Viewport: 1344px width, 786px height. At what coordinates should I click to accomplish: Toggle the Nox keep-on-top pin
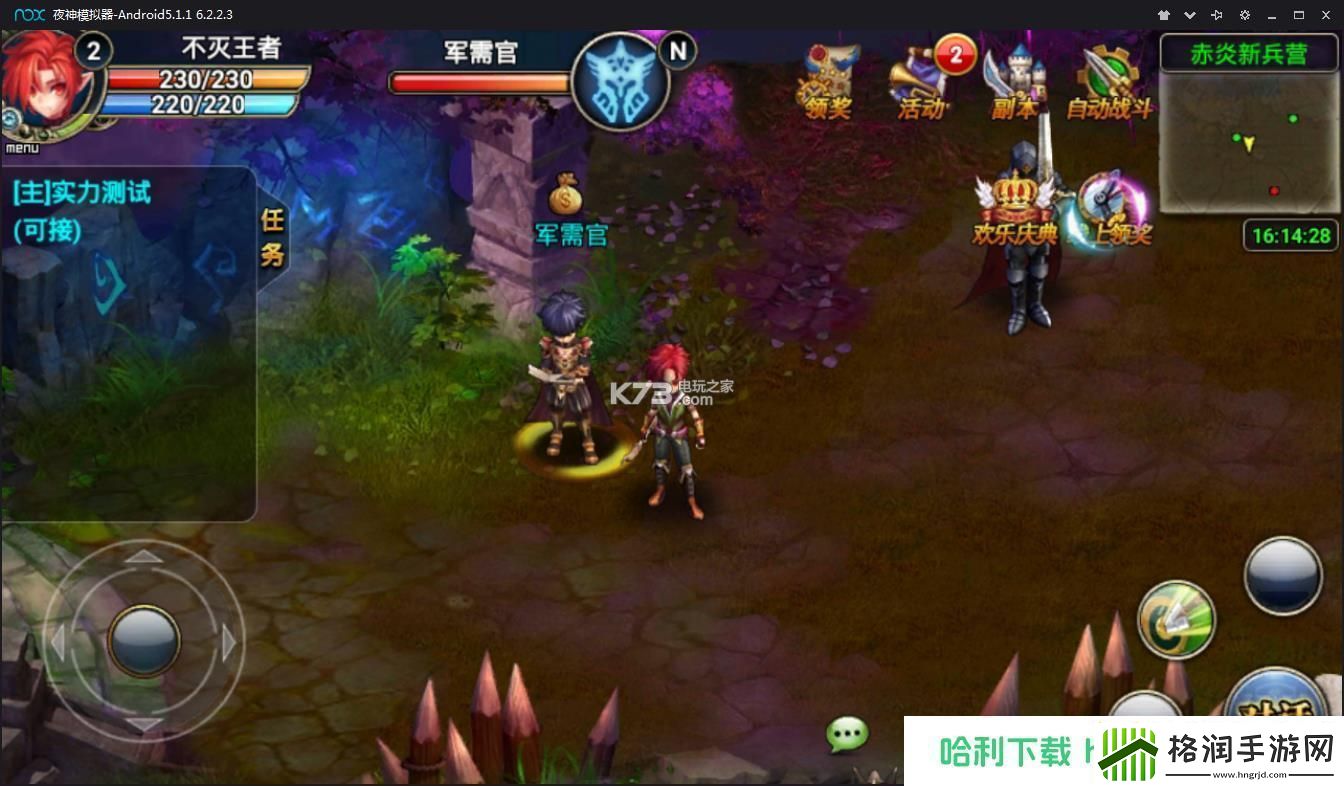tap(1217, 15)
